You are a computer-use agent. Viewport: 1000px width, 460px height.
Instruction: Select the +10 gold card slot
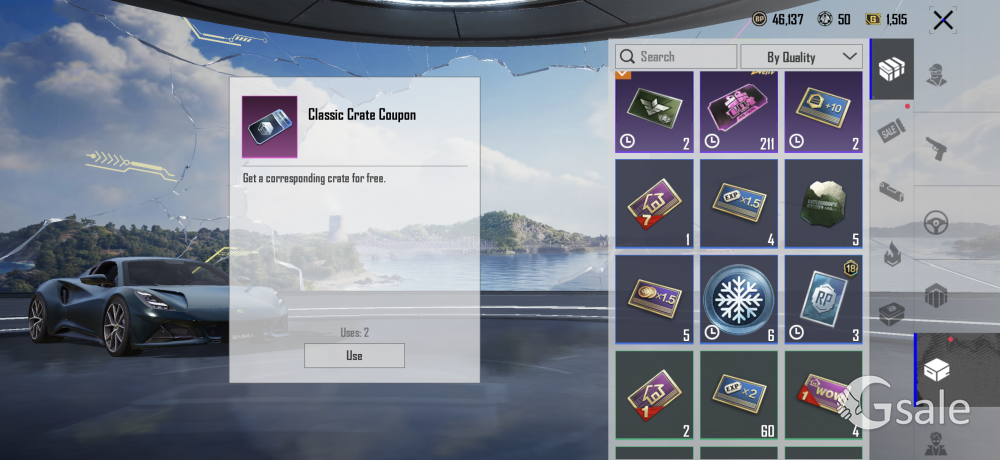(824, 112)
